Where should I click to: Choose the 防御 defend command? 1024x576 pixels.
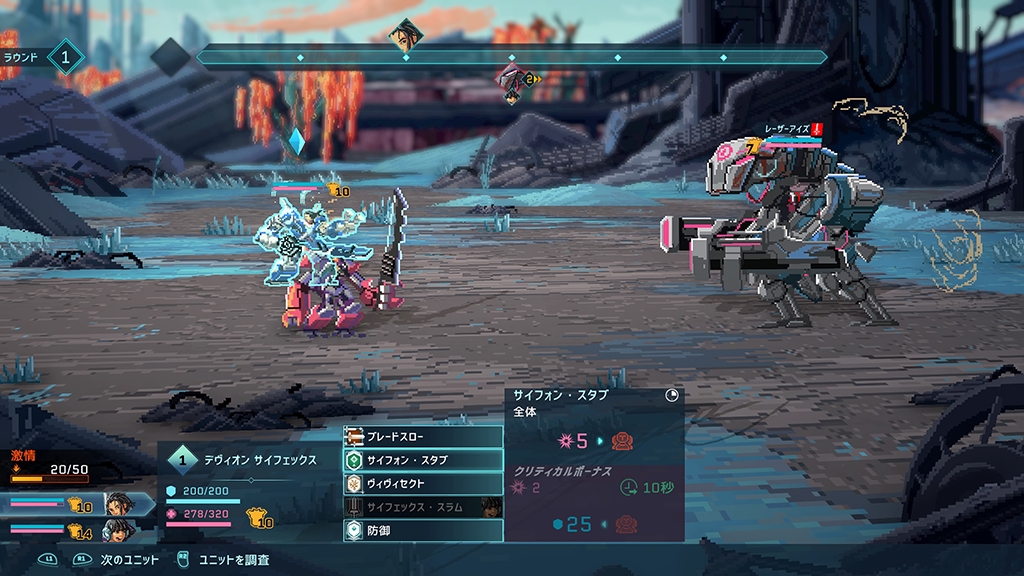coord(422,530)
